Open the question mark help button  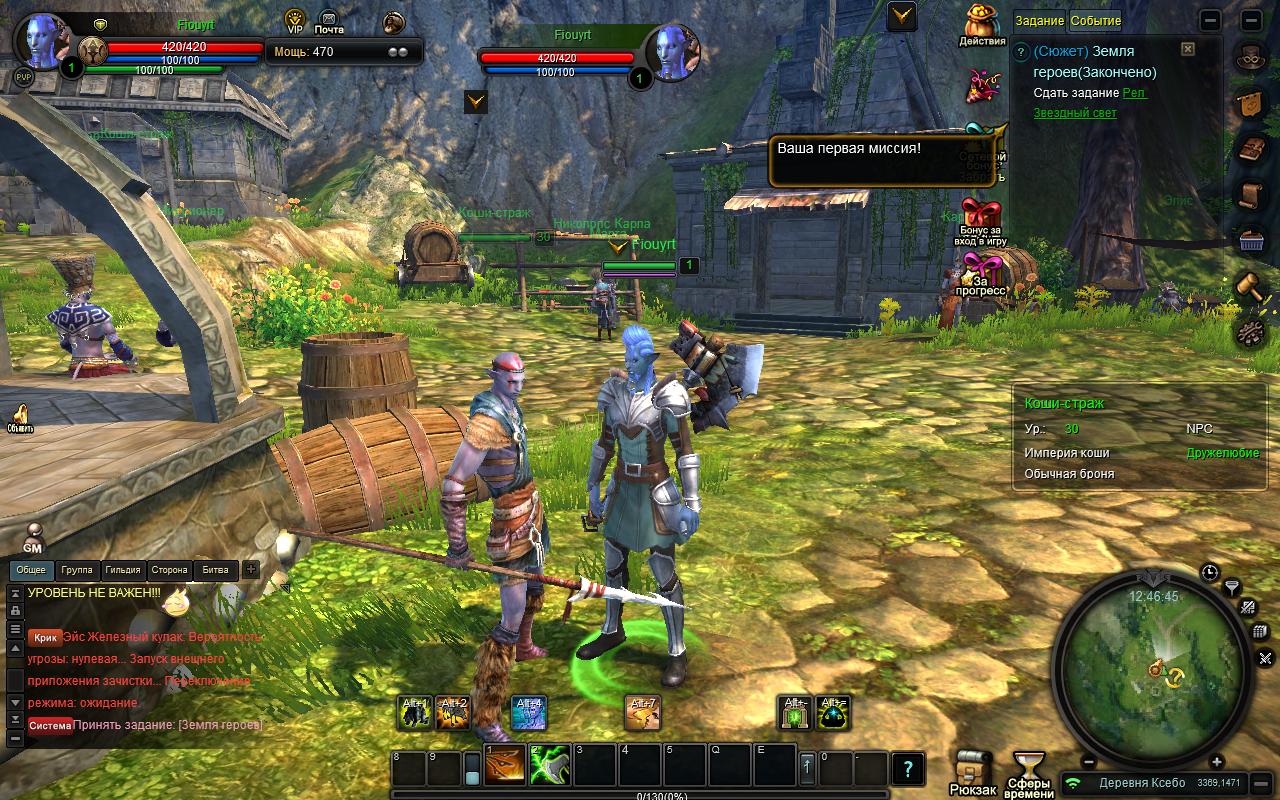coord(907,768)
